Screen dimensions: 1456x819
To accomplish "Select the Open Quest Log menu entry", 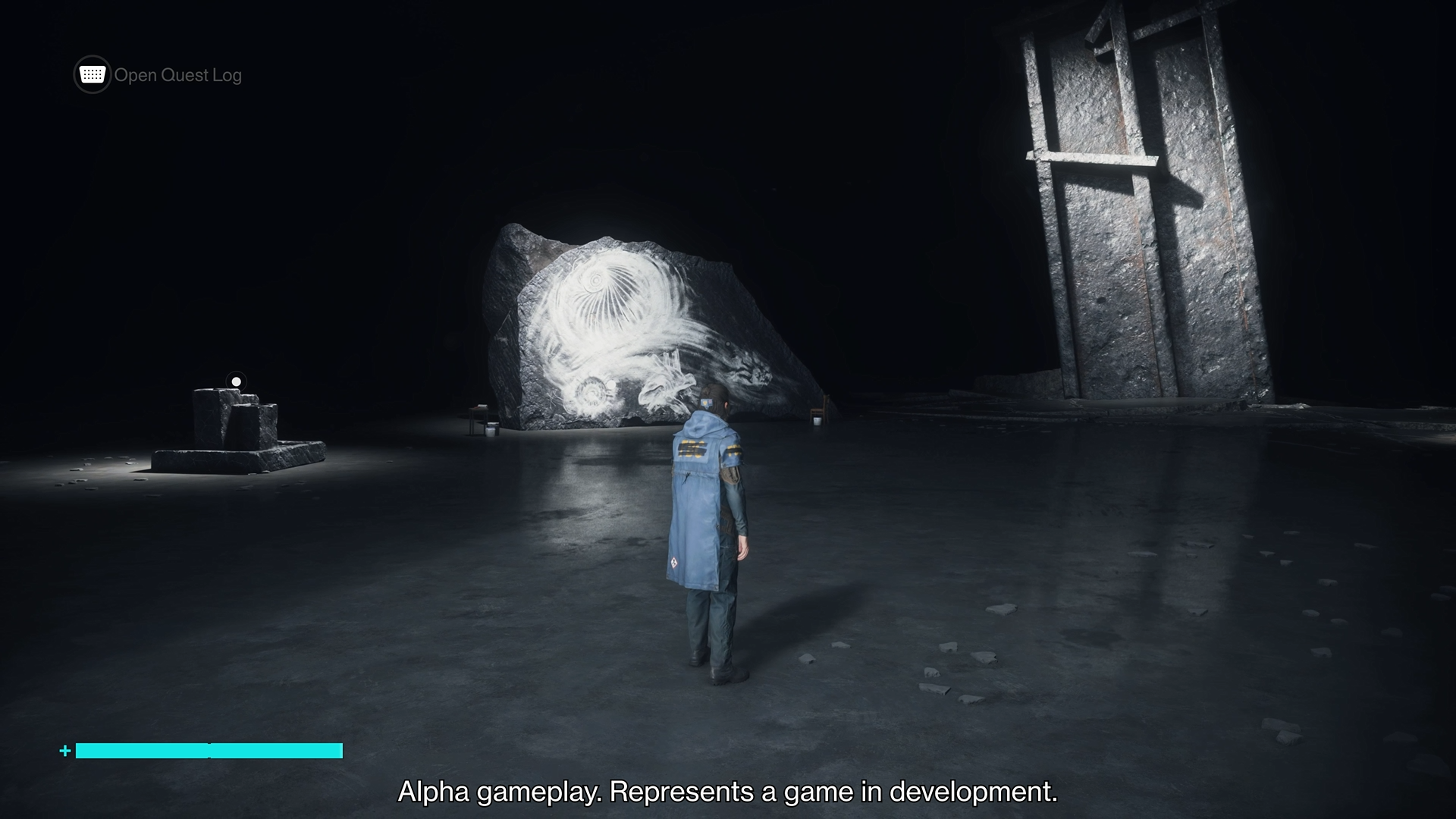I will [x=177, y=74].
